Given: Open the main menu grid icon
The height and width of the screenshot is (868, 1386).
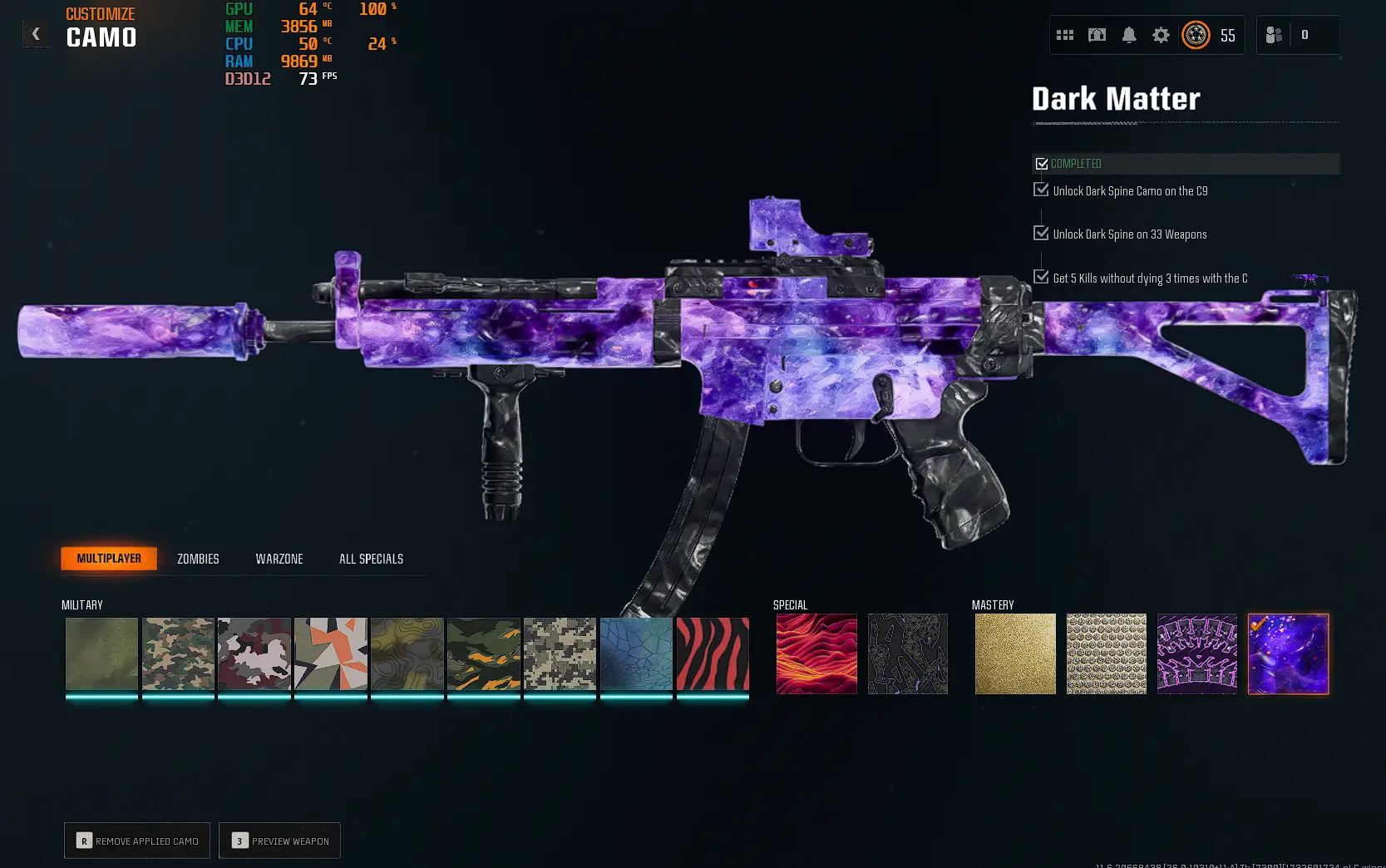Looking at the screenshot, I should 1065,35.
